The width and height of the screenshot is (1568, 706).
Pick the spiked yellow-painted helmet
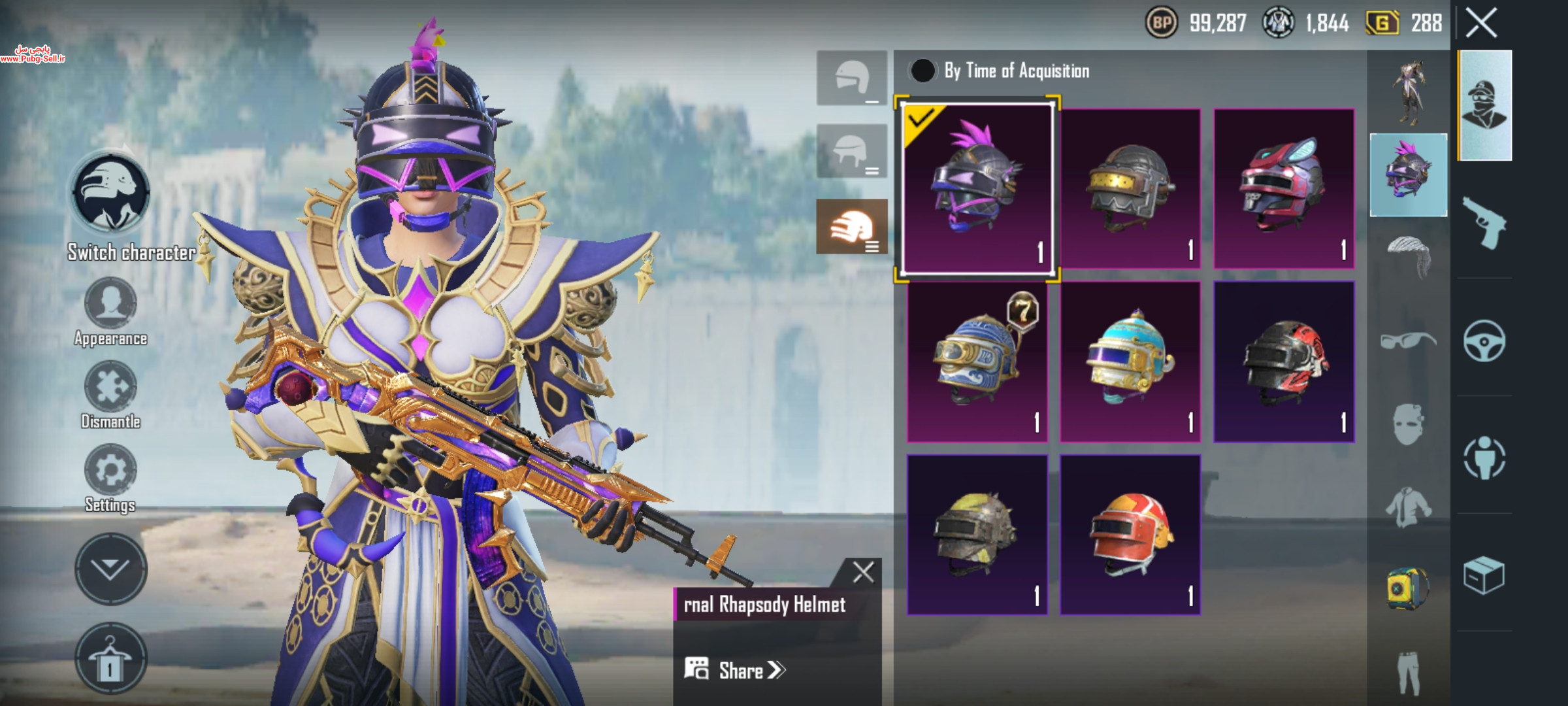point(977,535)
